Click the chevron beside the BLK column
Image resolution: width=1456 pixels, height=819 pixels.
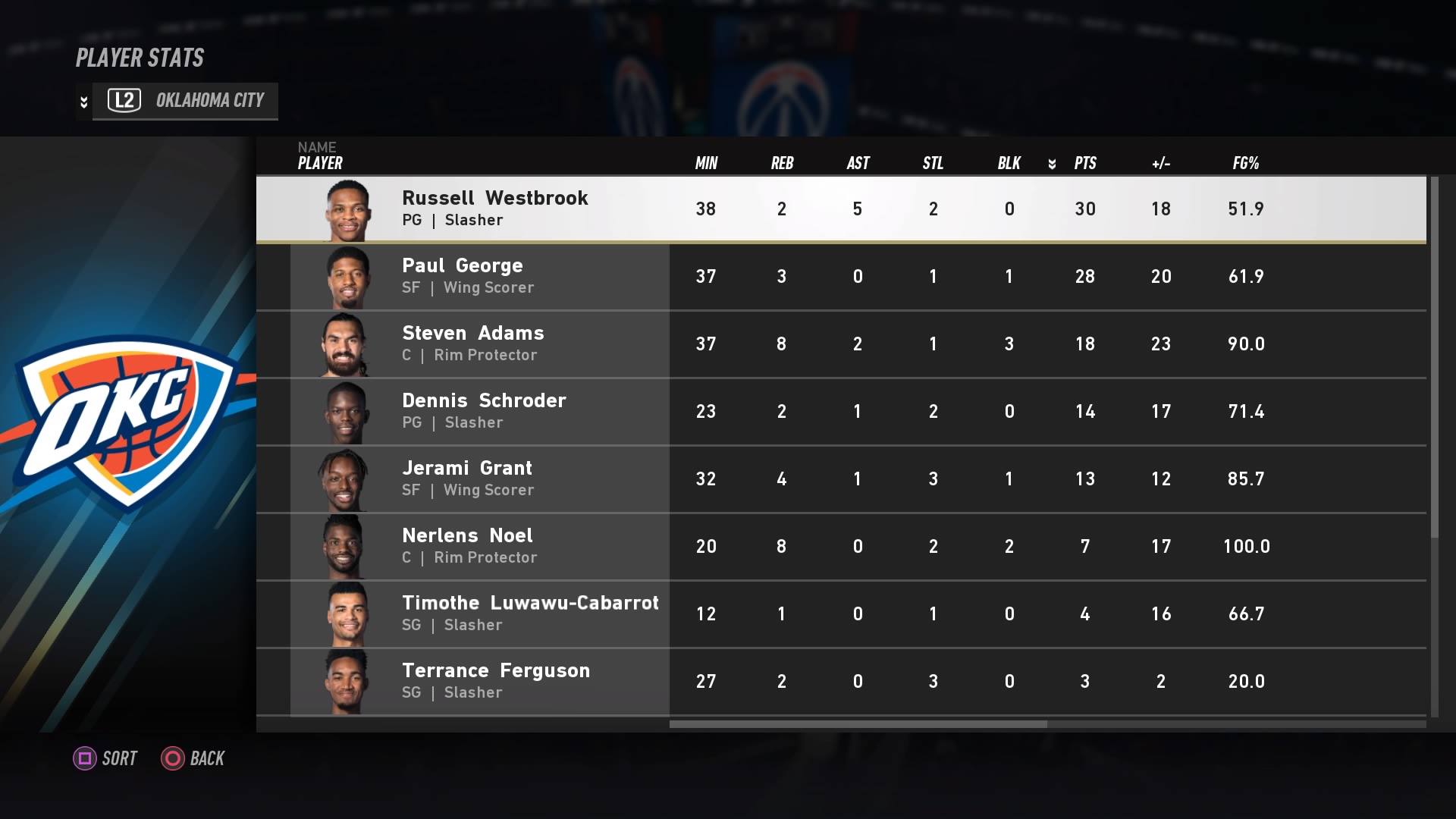[x=1053, y=162]
